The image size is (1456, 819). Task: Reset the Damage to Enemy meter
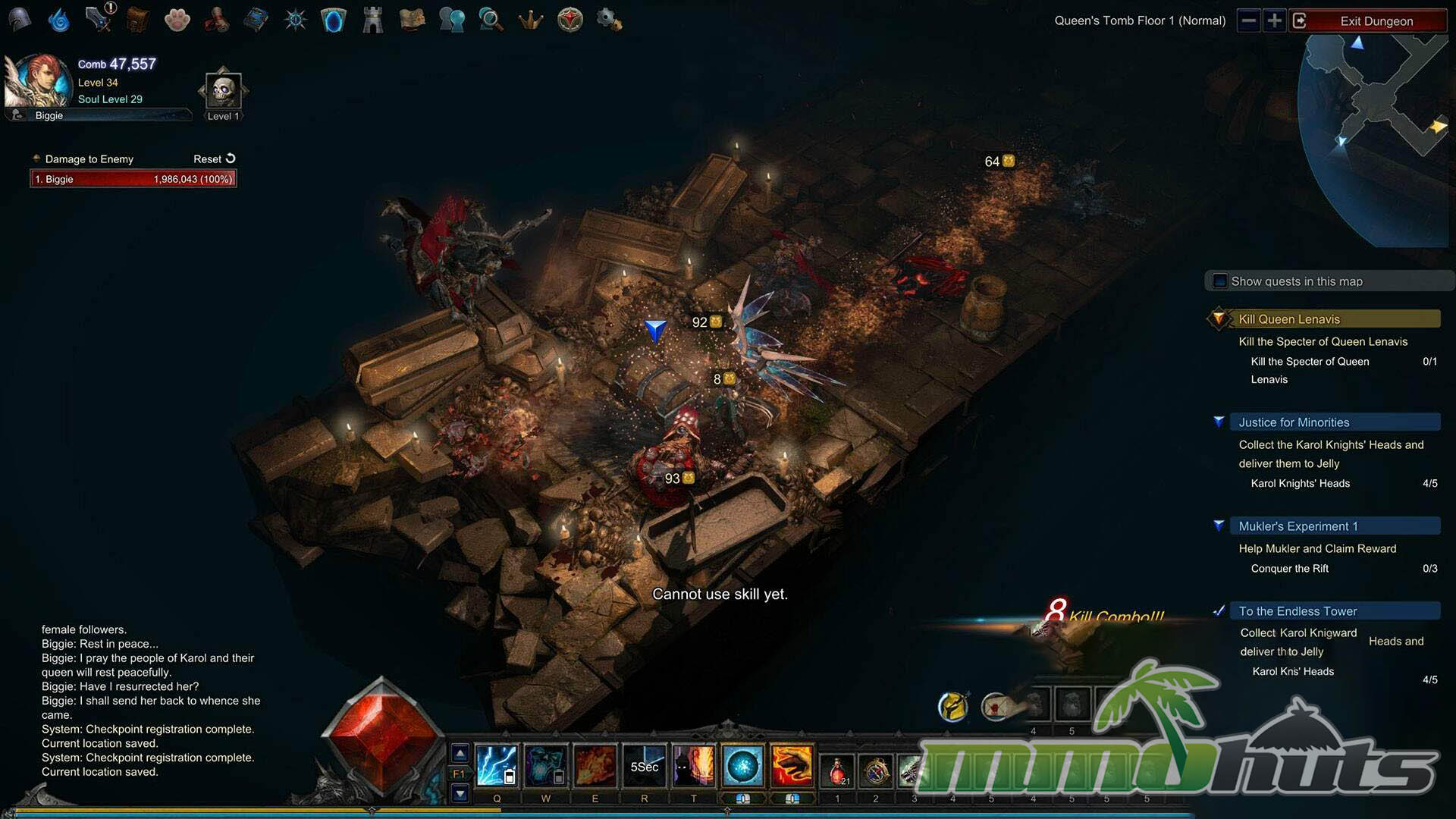click(x=215, y=158)
